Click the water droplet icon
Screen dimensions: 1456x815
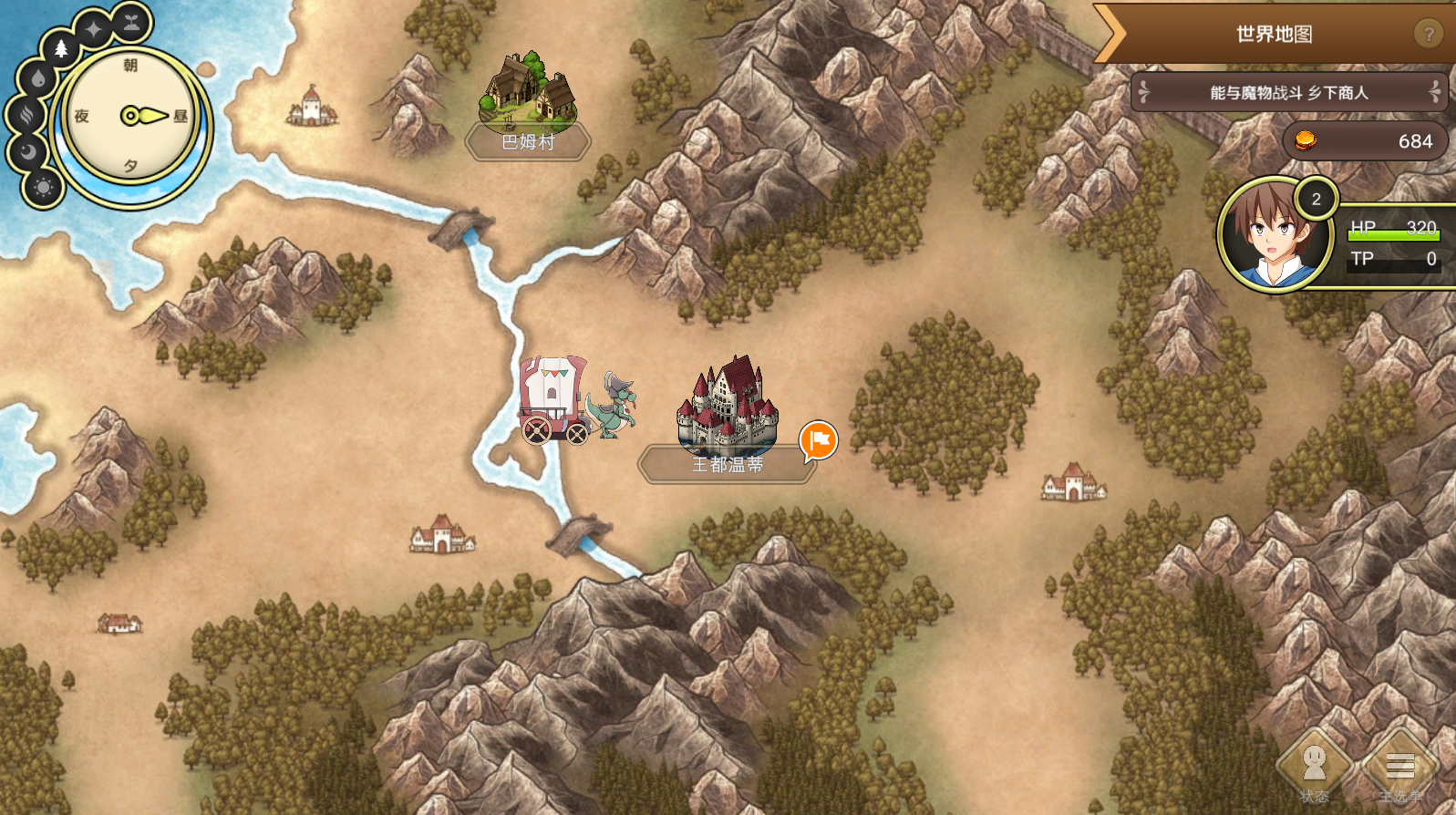pos(37,79)
